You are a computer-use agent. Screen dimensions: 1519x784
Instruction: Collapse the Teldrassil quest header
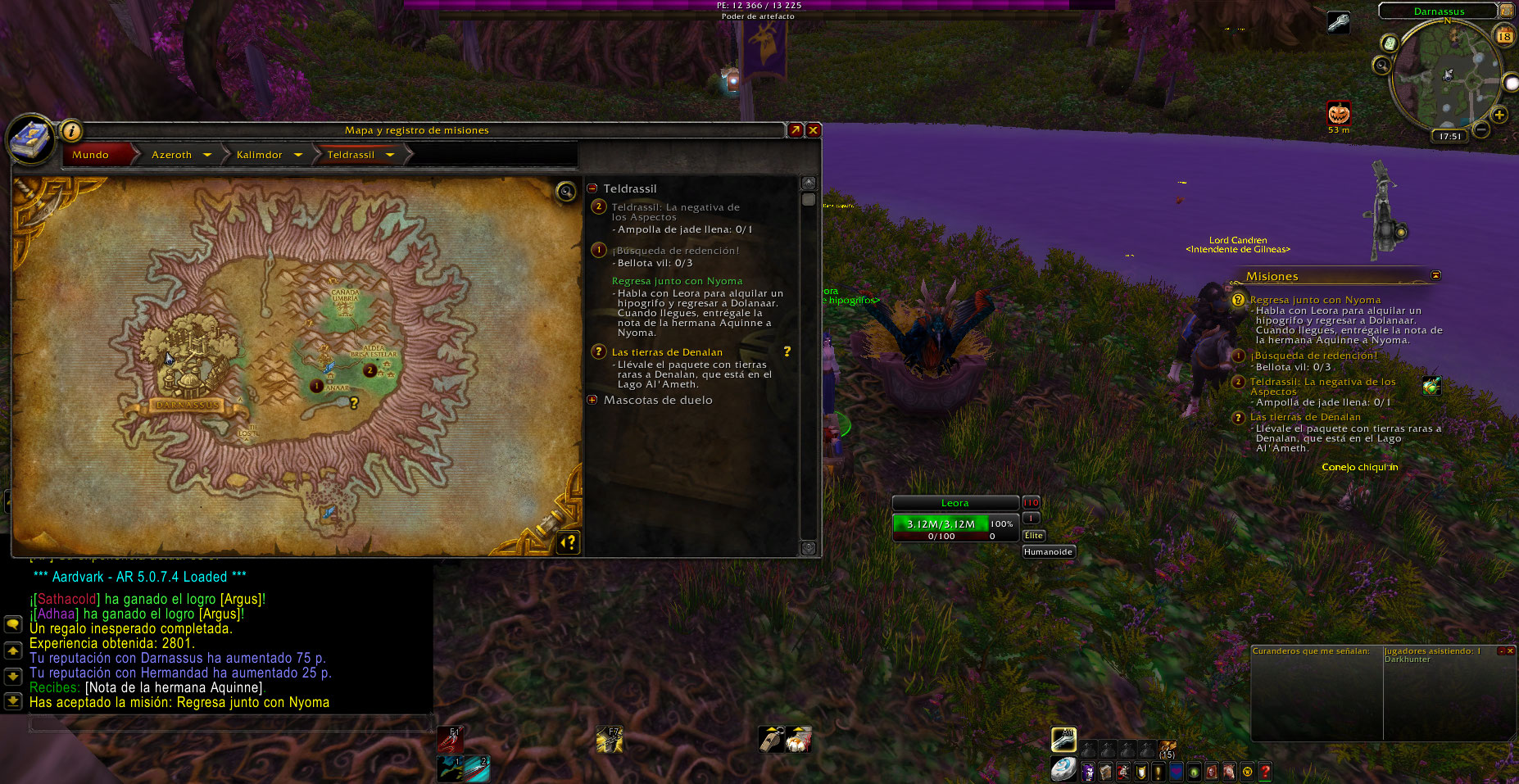[x=592, y=188]
